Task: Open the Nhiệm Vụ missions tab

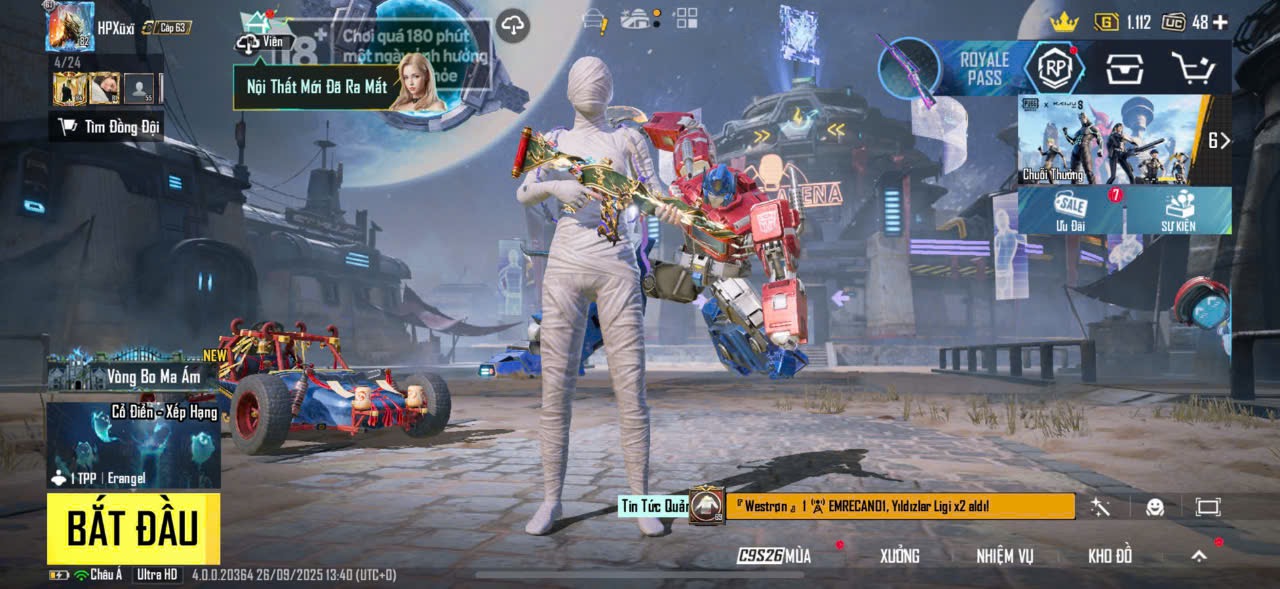Action: [1005, 556]
